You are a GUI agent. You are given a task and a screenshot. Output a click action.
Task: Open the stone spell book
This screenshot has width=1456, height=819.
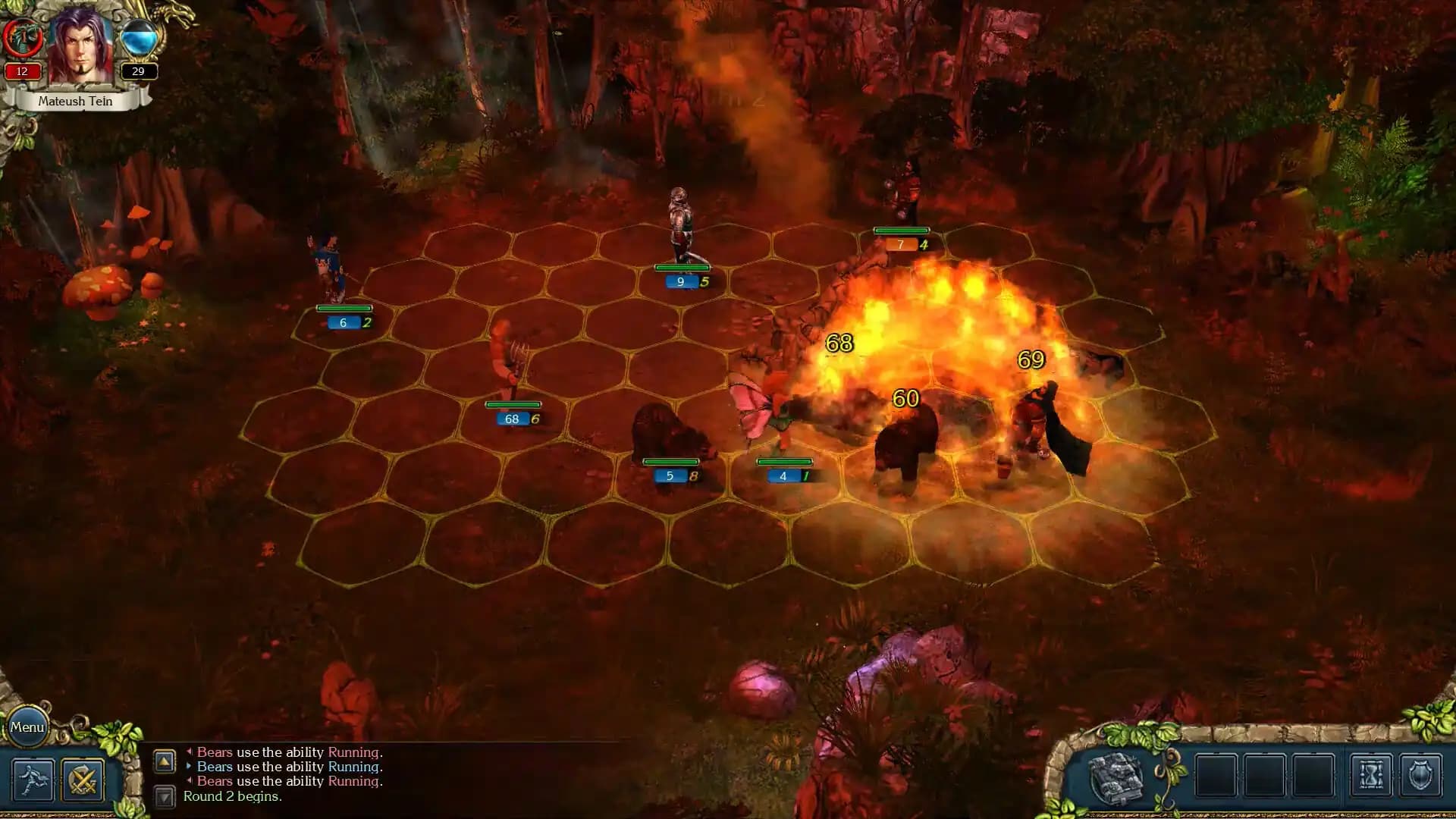pos(1116,777)
